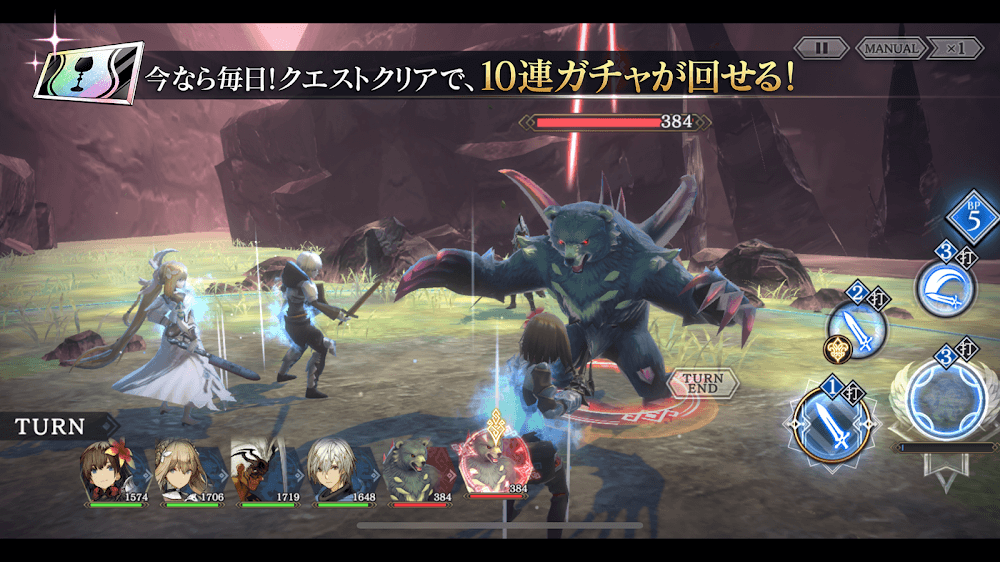Toggle the MANUAL battle mode
The width and height of the screenshot is (1000, 562).
tap(890, 48)
